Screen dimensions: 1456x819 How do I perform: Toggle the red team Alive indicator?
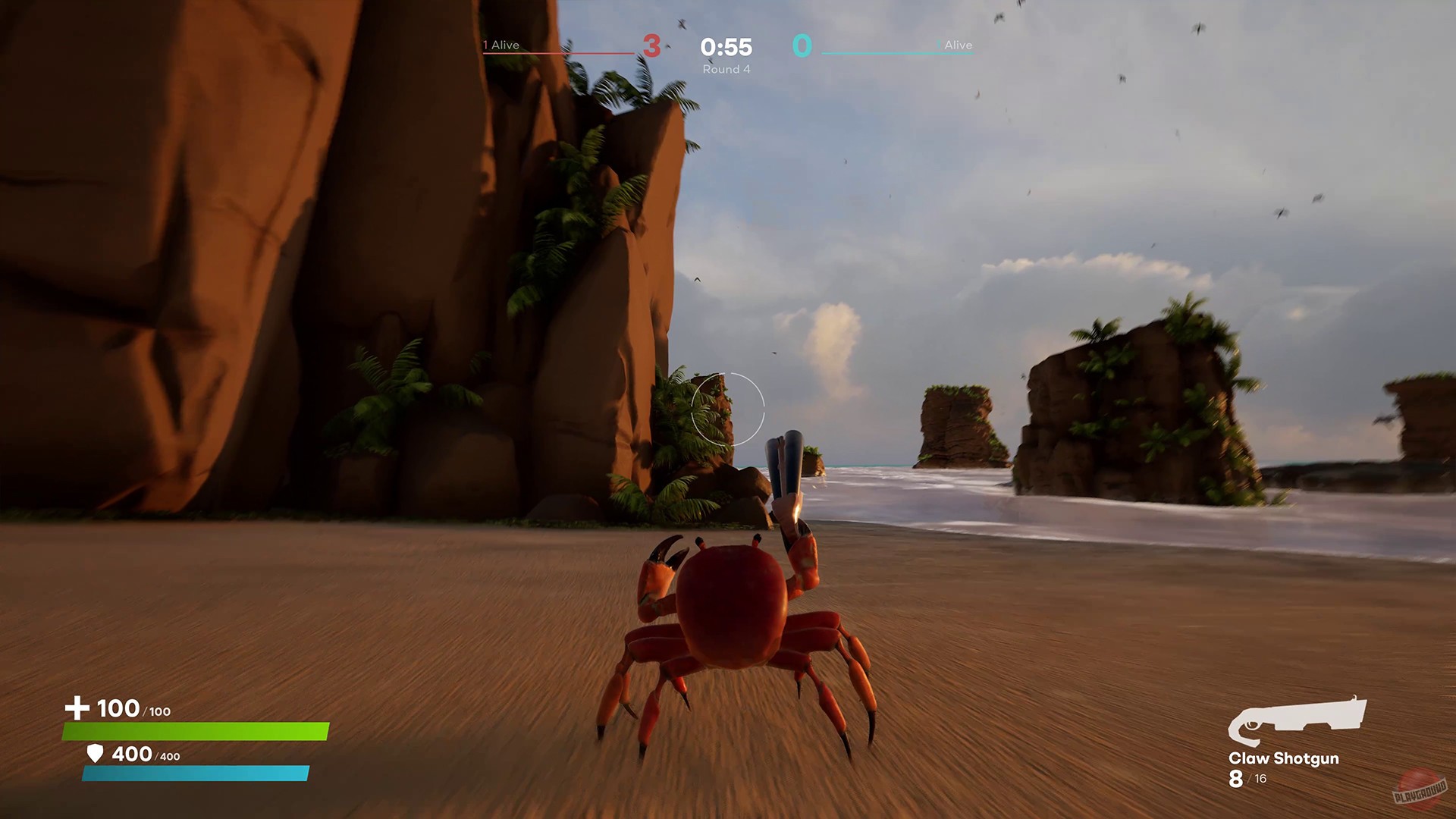point(500,45)
